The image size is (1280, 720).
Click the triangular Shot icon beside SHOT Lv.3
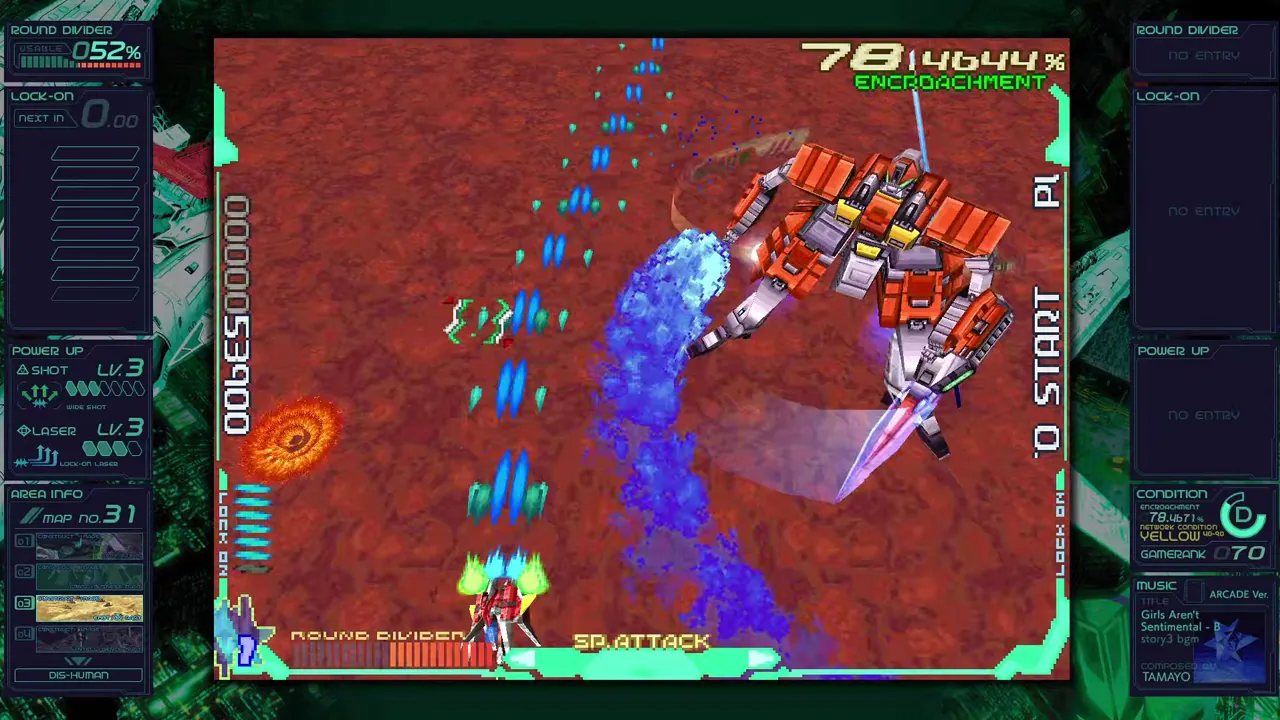24,370
